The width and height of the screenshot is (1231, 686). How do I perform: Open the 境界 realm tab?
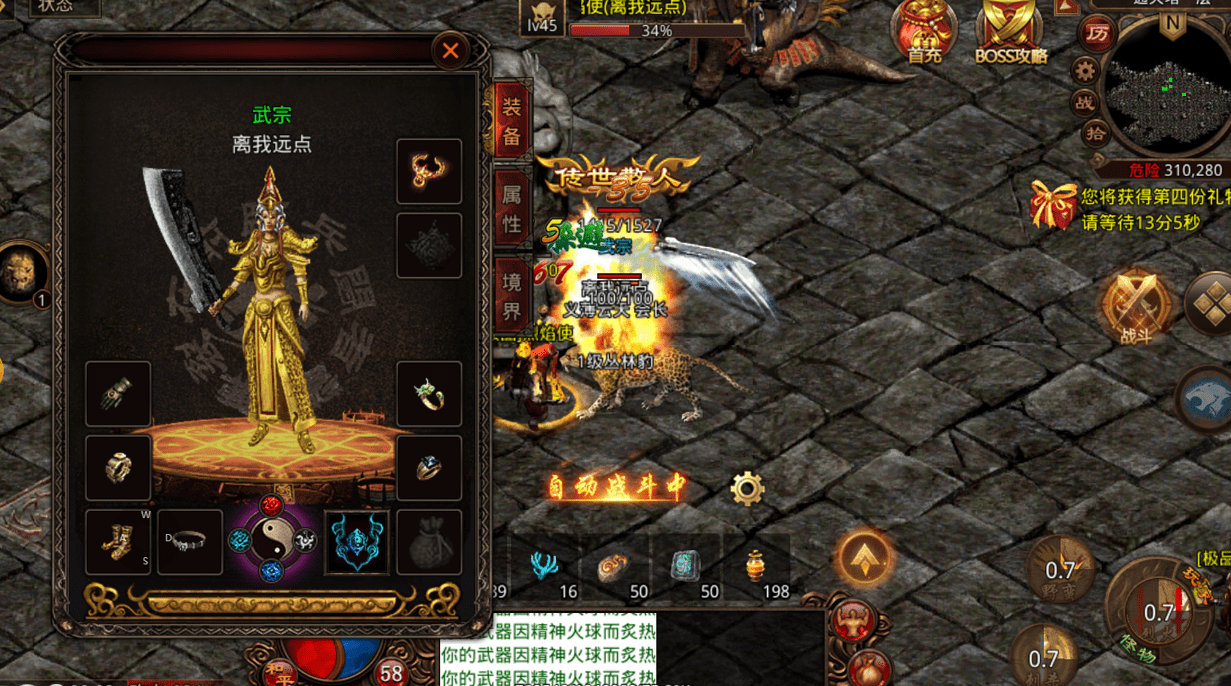[x=512, y=297]
